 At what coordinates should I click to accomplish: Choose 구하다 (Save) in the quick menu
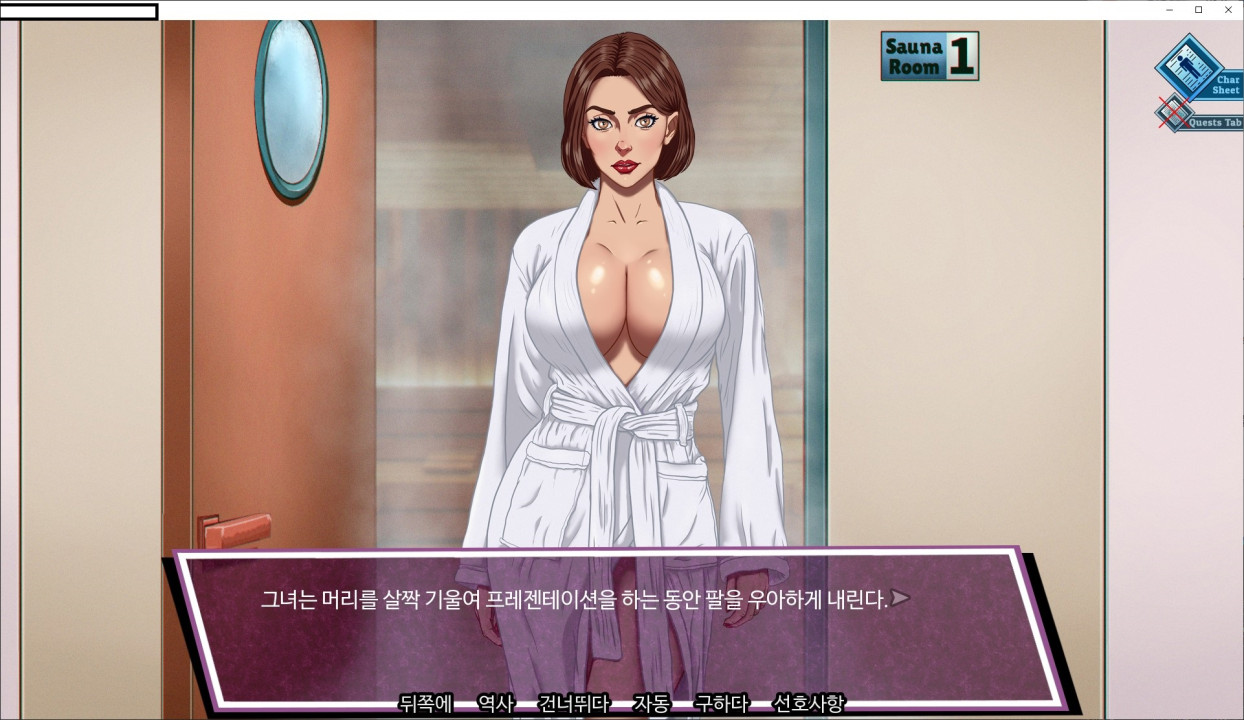pos(721,703)
